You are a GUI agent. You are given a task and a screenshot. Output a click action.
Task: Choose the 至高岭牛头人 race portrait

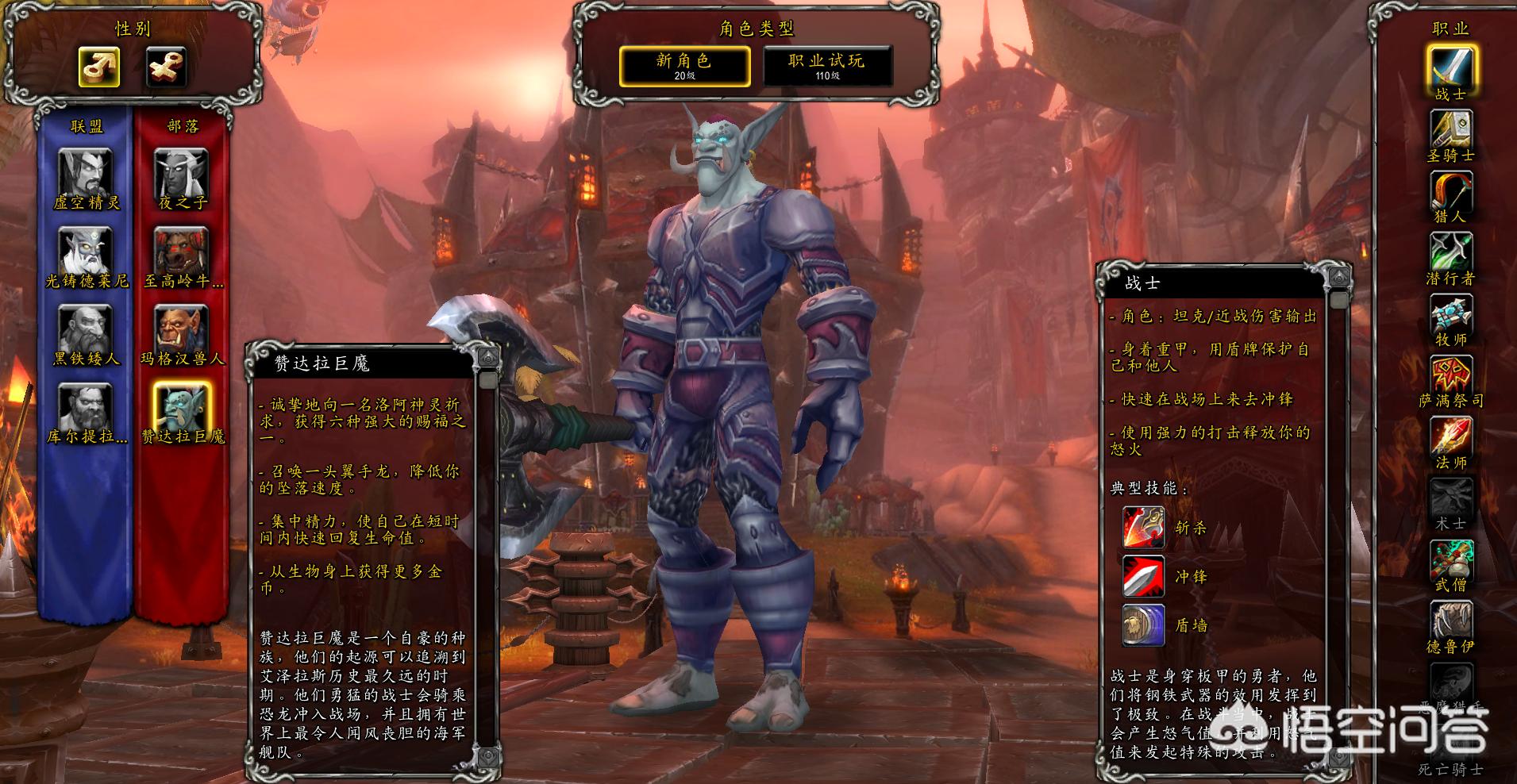[x=182, y=250]
